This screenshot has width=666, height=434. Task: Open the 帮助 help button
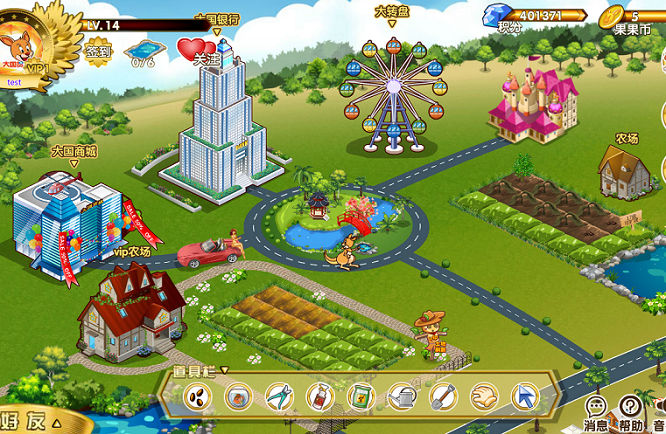(x=630, y=410)
